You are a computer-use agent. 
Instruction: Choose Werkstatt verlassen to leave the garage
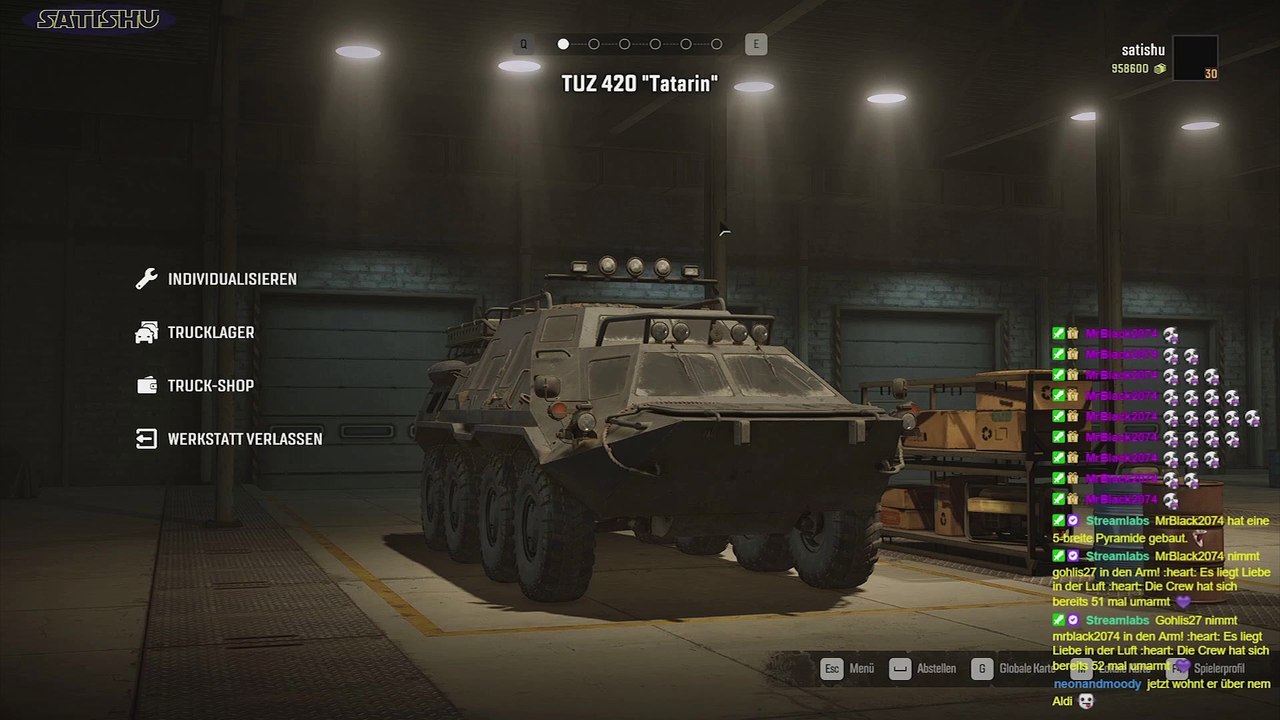[244, 439]
